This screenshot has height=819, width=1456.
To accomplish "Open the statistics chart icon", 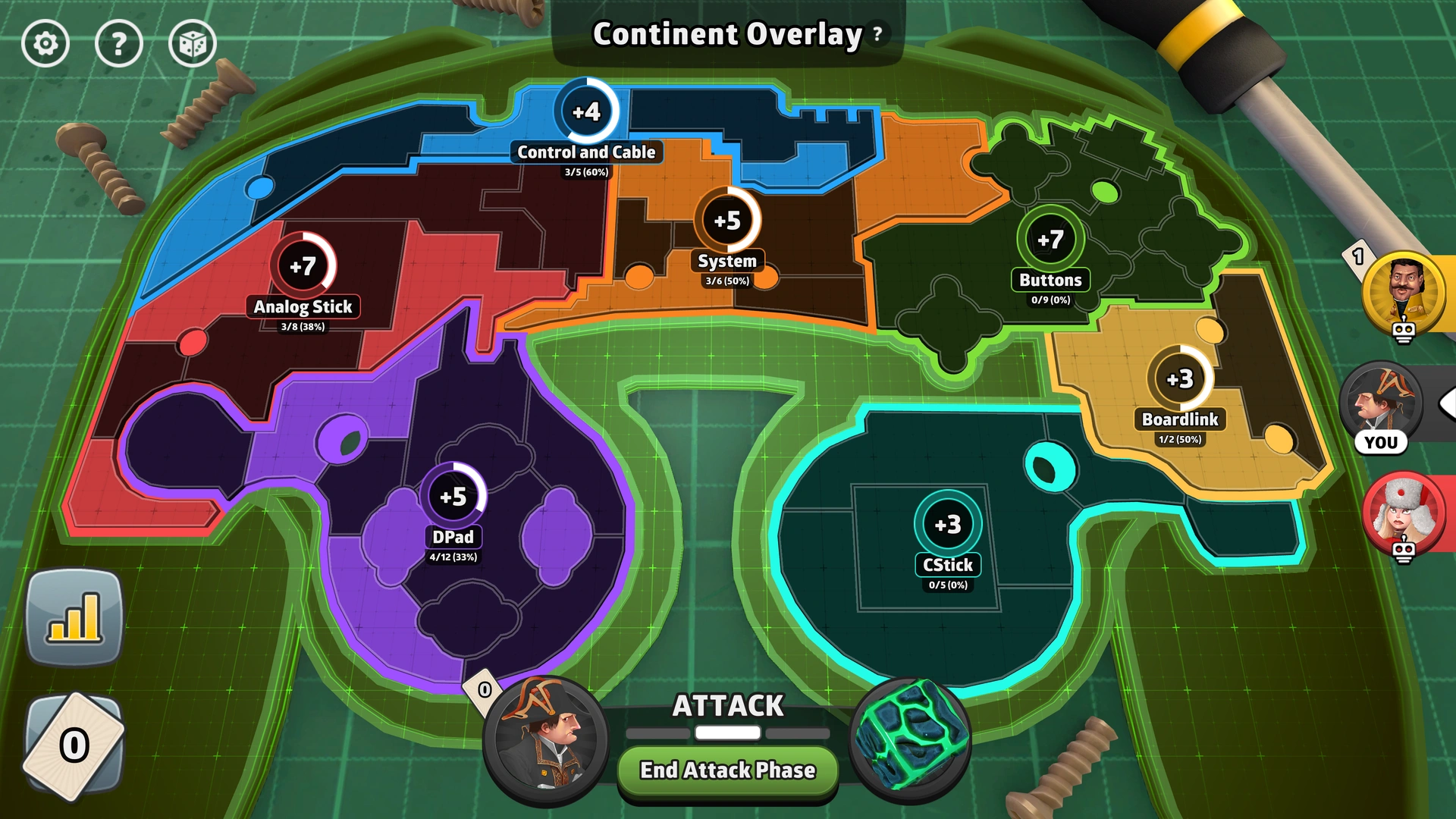I will point(74,618).
